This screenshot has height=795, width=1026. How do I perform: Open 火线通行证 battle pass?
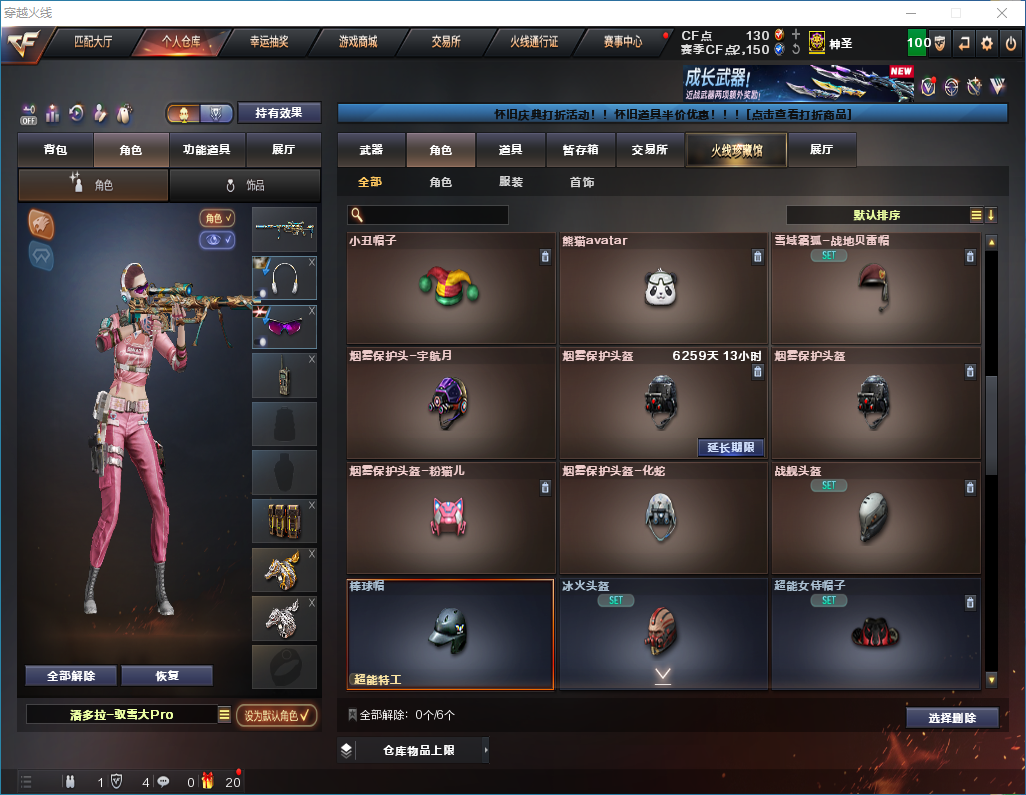534,42
